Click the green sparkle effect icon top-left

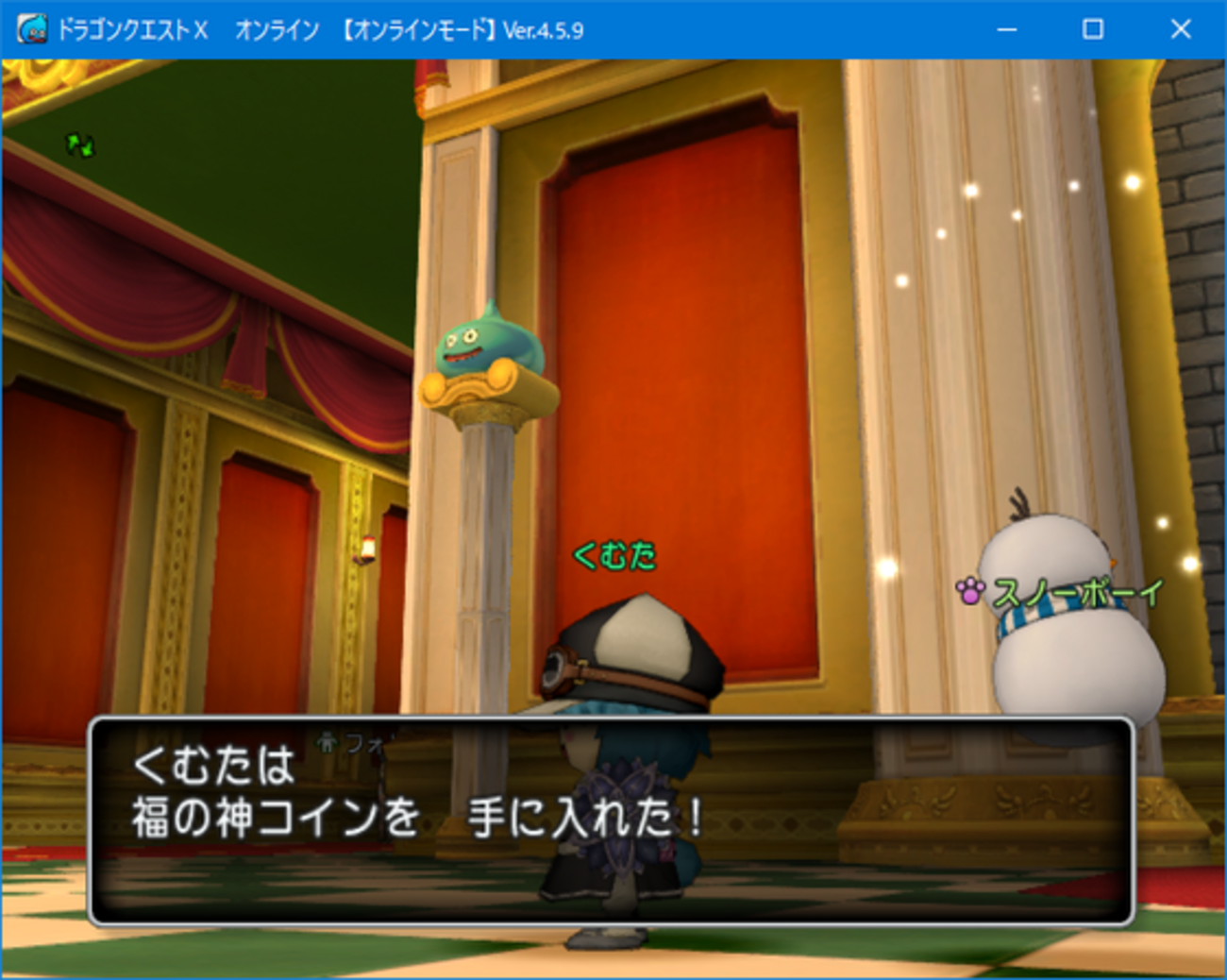coord(79,144)
